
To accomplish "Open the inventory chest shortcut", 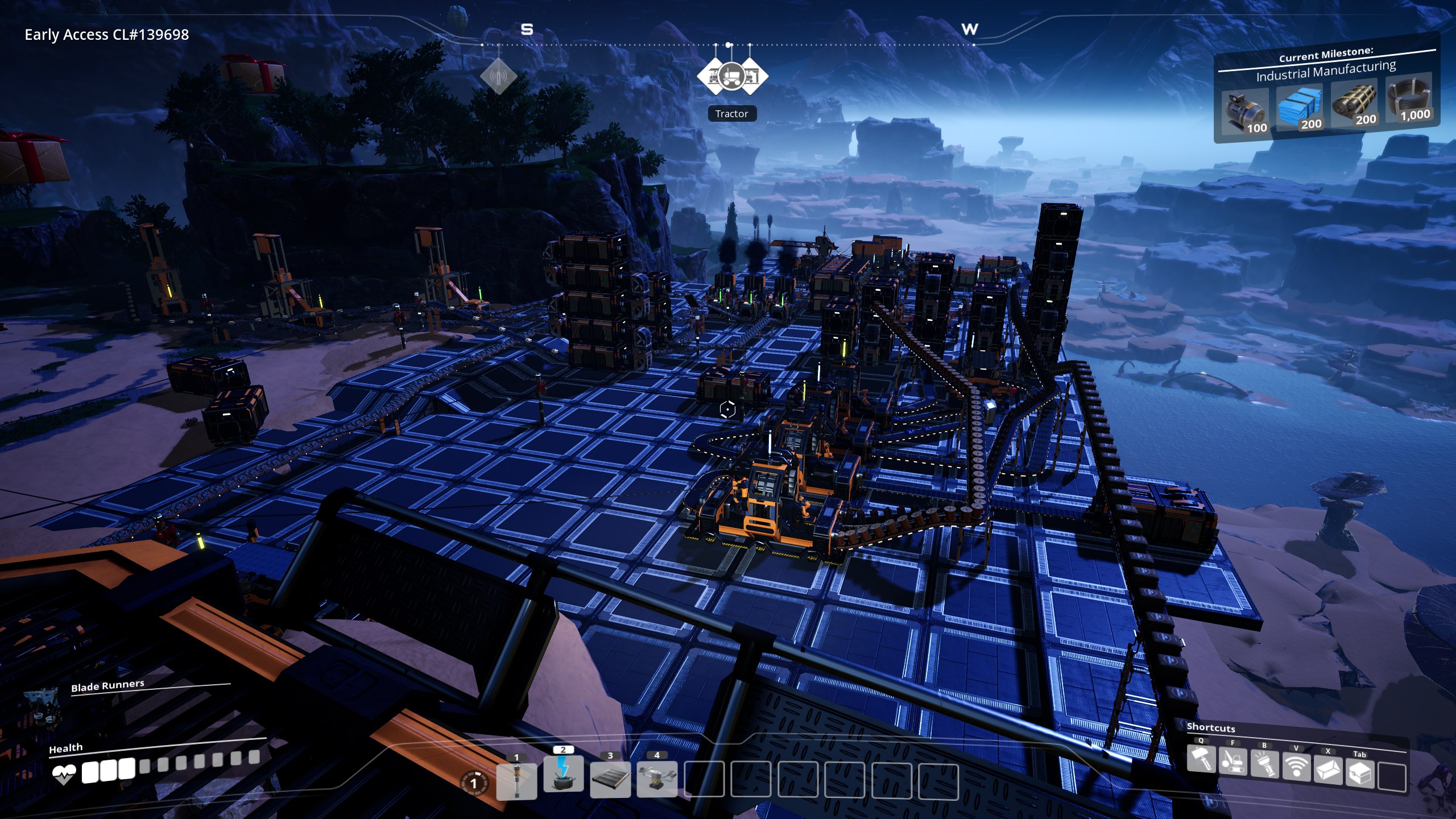I will pyautogui.click(x=1360, y=773).
